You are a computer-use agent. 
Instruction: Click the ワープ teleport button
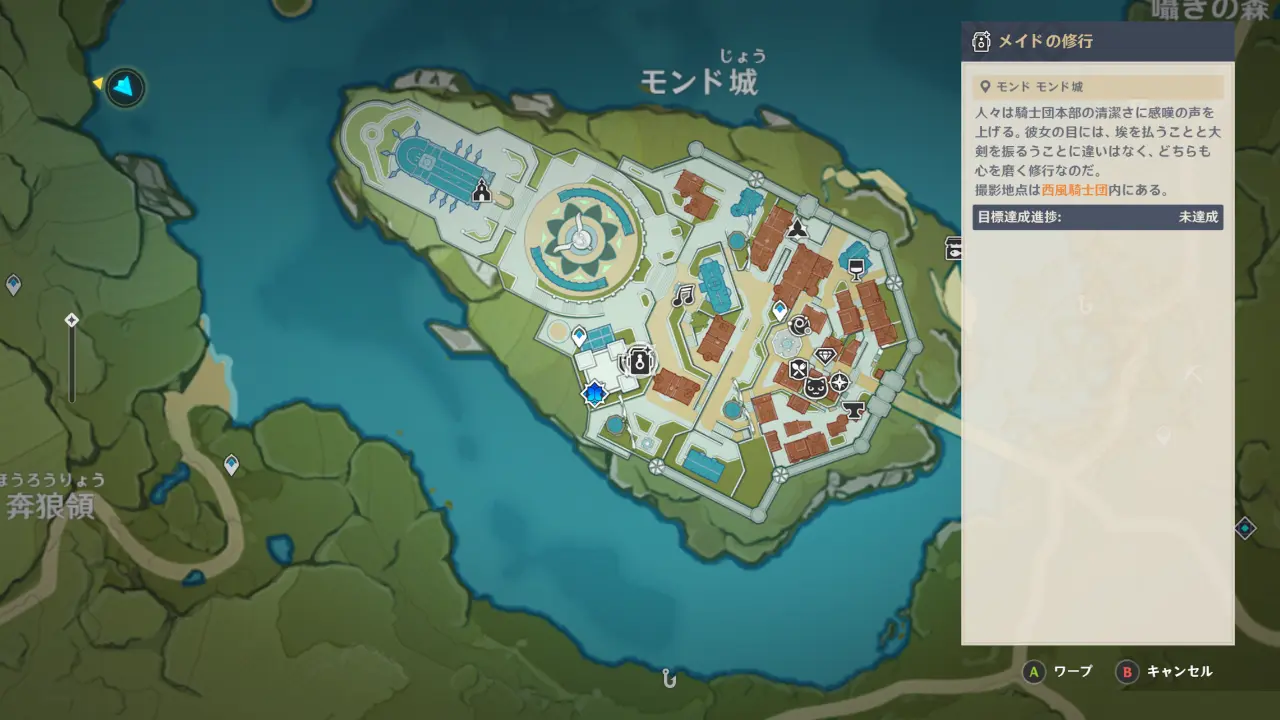[x=1060, y=672]
